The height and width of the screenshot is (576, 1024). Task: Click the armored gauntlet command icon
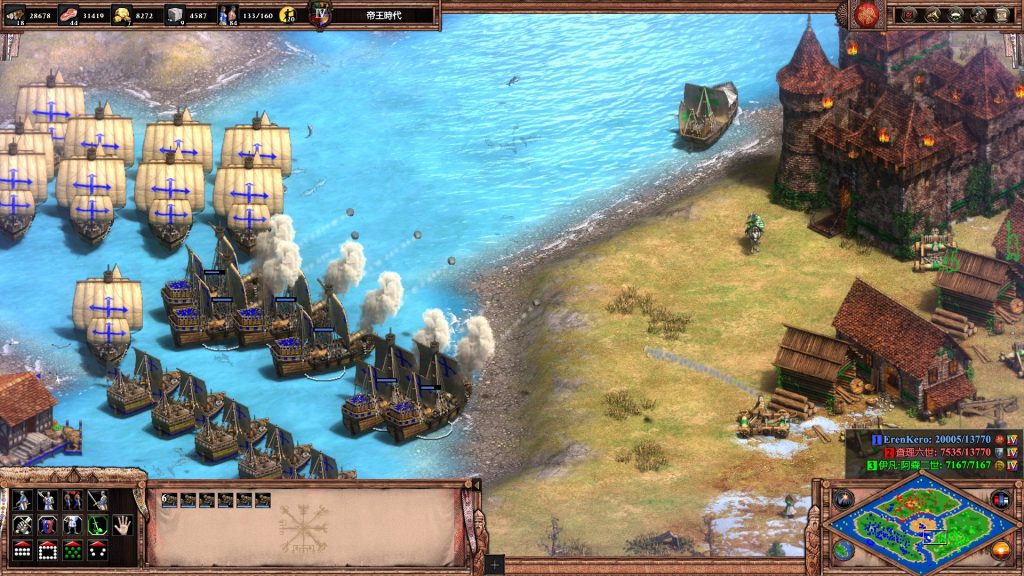21,524
